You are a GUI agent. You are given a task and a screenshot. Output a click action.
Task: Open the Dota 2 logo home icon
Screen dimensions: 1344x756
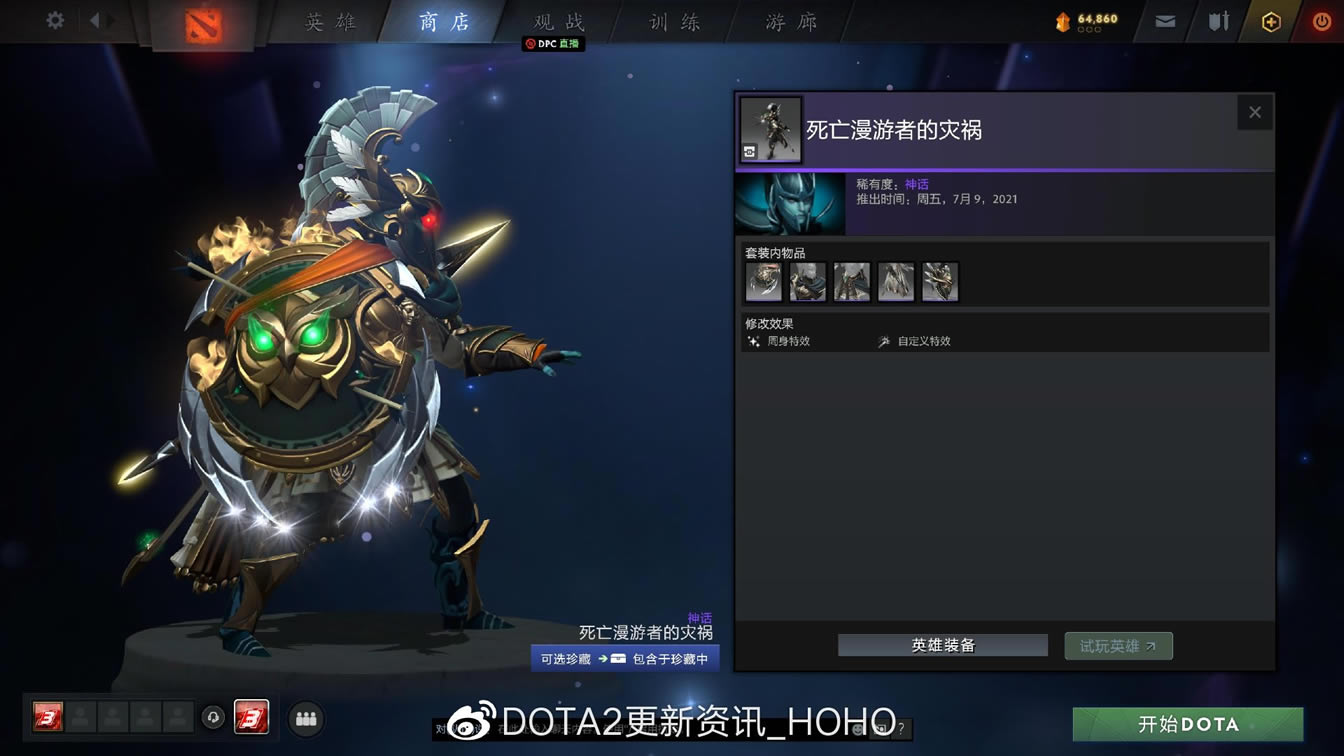click(201, 23)
